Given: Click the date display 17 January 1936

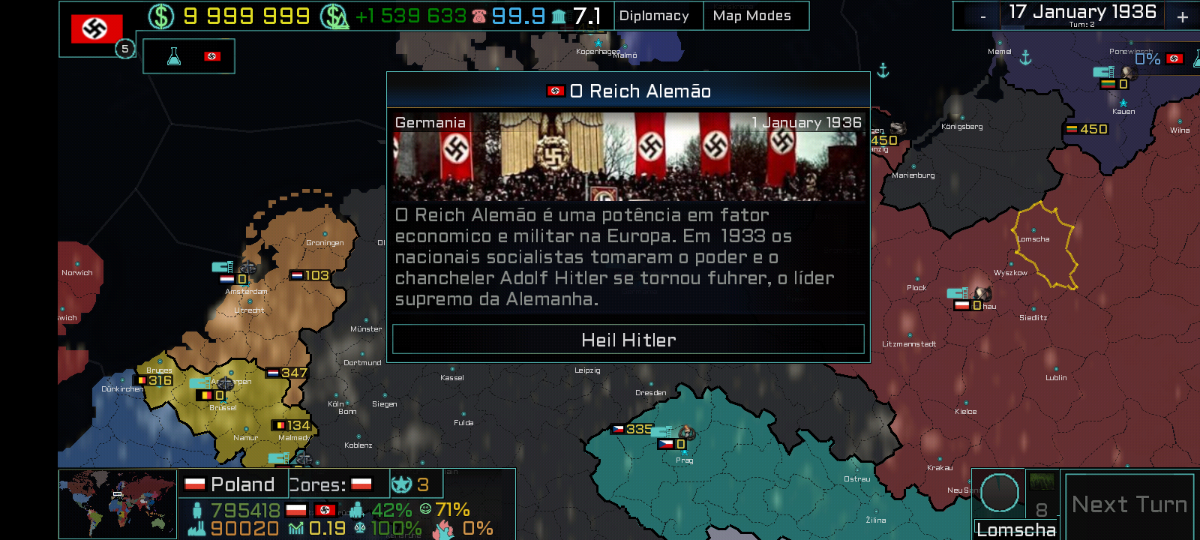Looking at the screenshot, I should pyautogui.click(x=1082, y=13).
